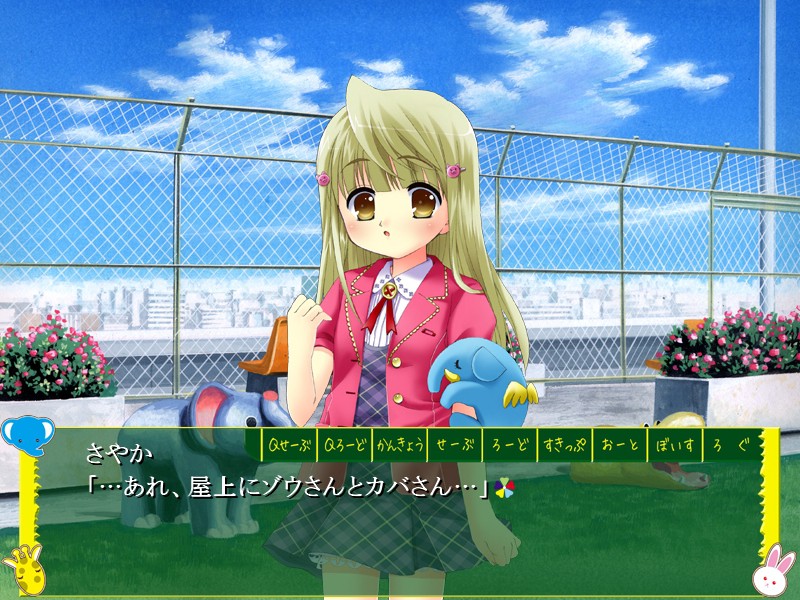The image size is (800, 600).
Task: Click the colorful pinwheel to advance dialogue
Action: tap(506, 487)
